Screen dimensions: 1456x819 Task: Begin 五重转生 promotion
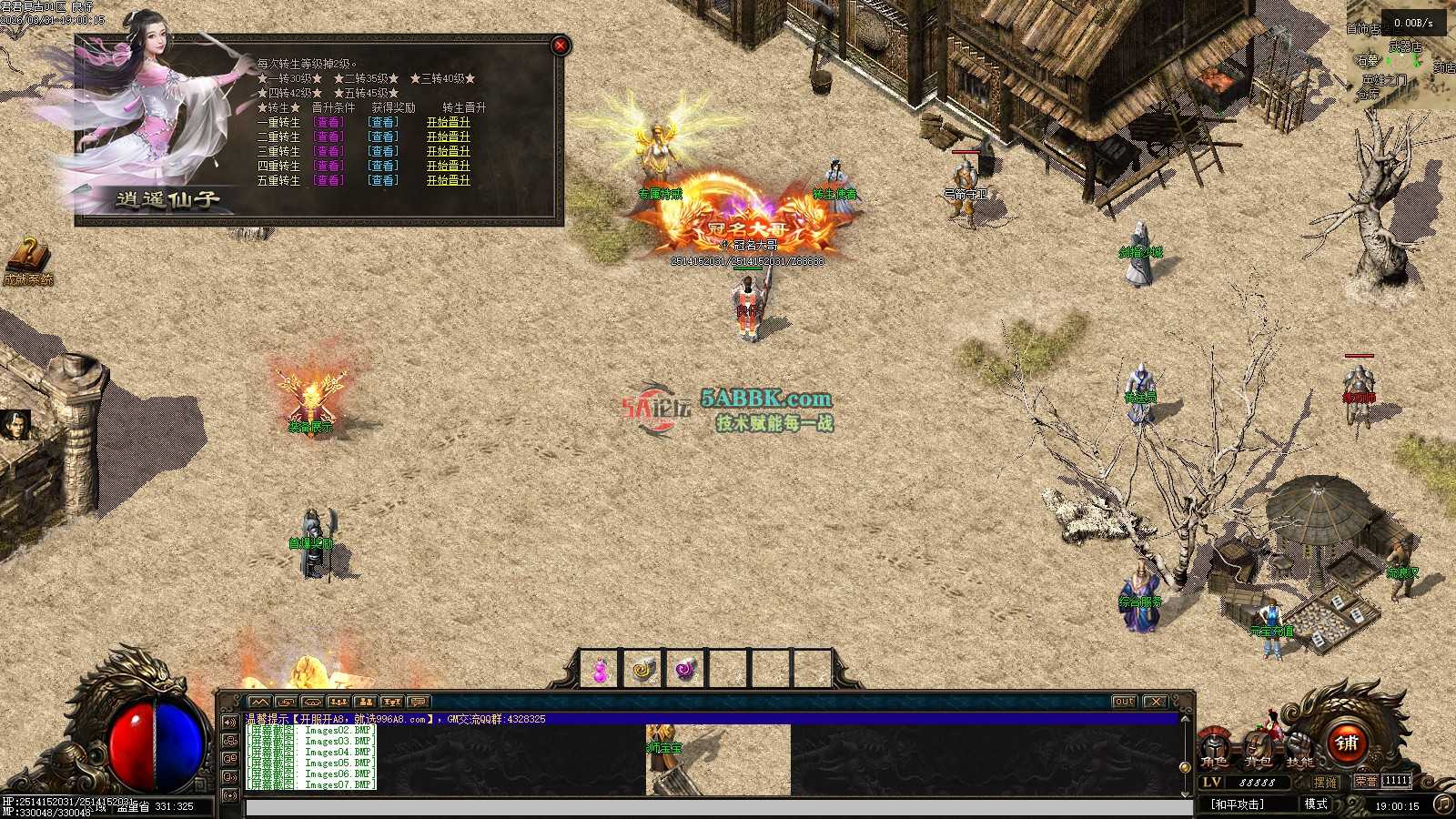coord(448,181)
